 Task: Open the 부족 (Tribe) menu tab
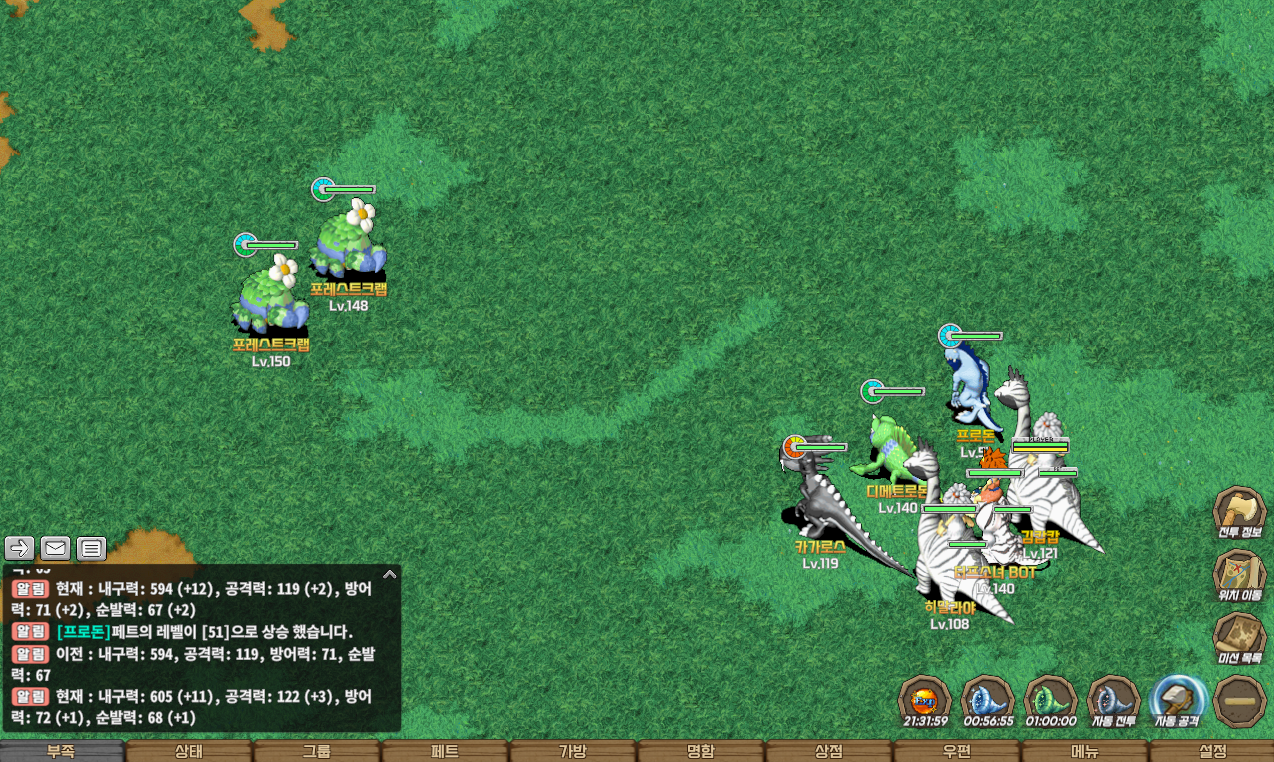tap(62, 751)
